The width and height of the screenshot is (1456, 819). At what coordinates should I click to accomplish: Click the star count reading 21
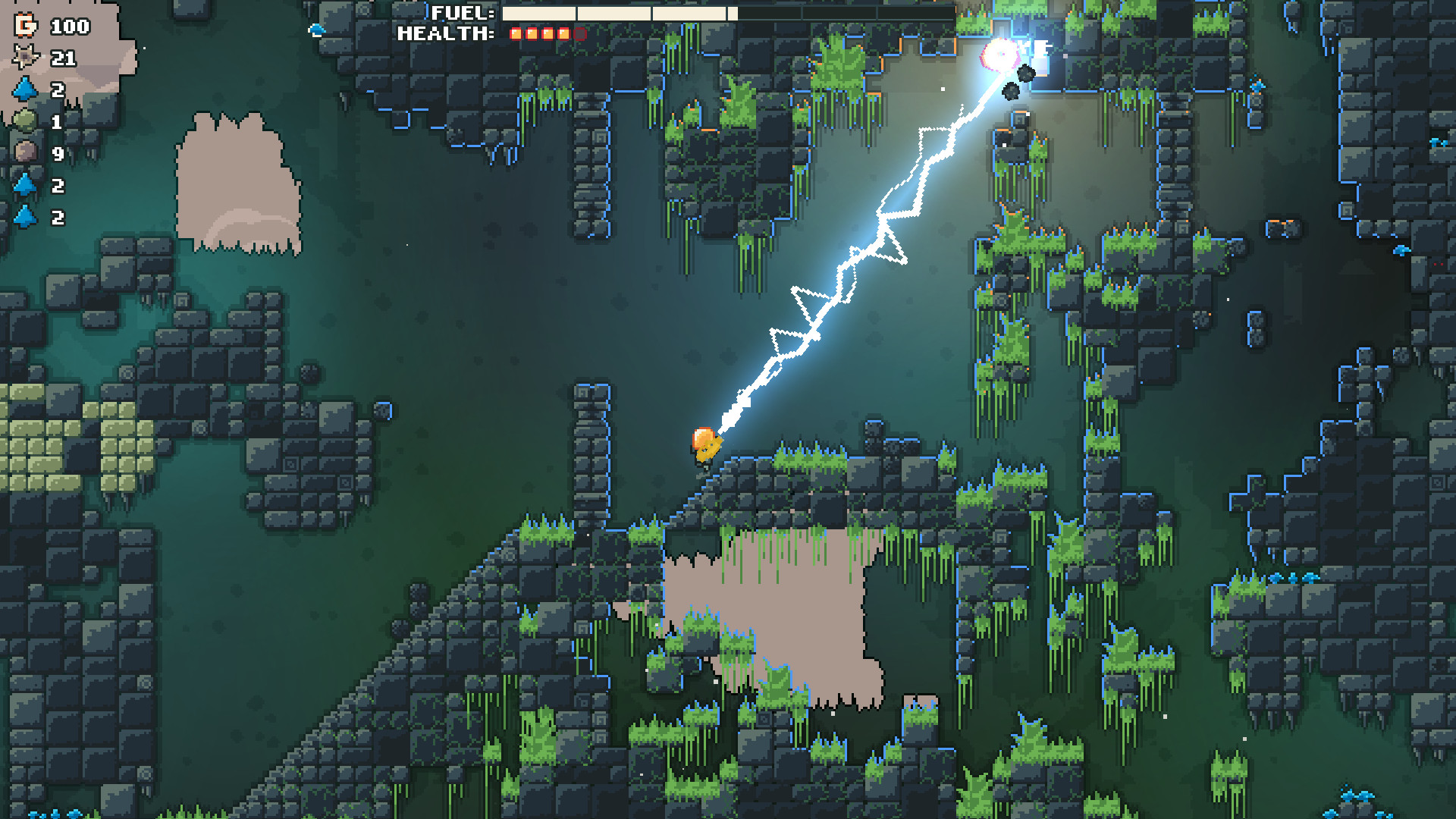click(64, 58)
